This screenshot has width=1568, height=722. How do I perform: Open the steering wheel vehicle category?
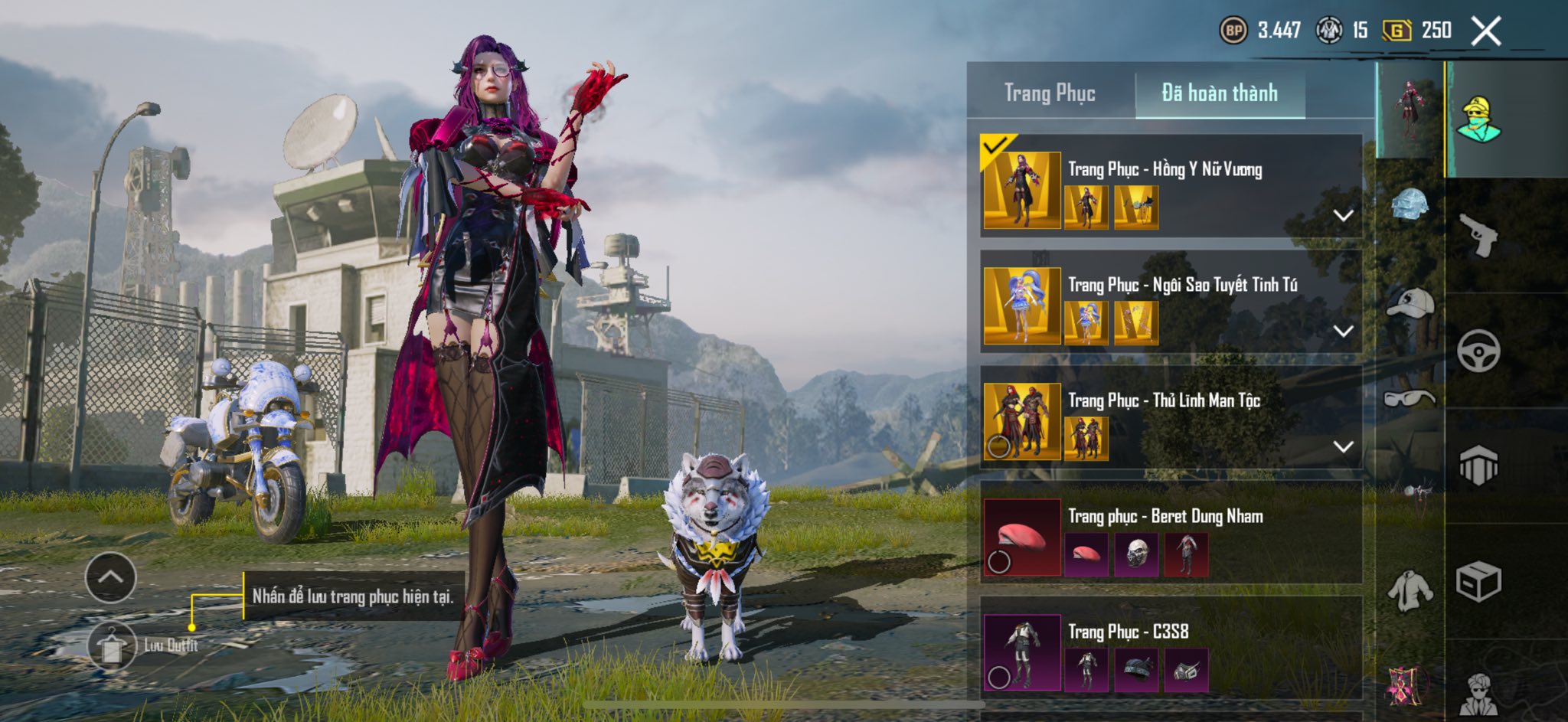coord(1478,351)
